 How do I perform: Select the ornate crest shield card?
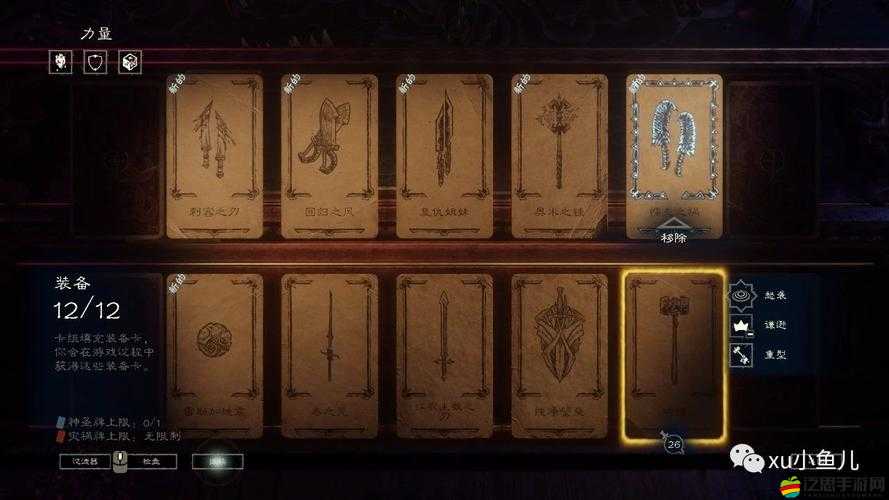coord(559,355)
